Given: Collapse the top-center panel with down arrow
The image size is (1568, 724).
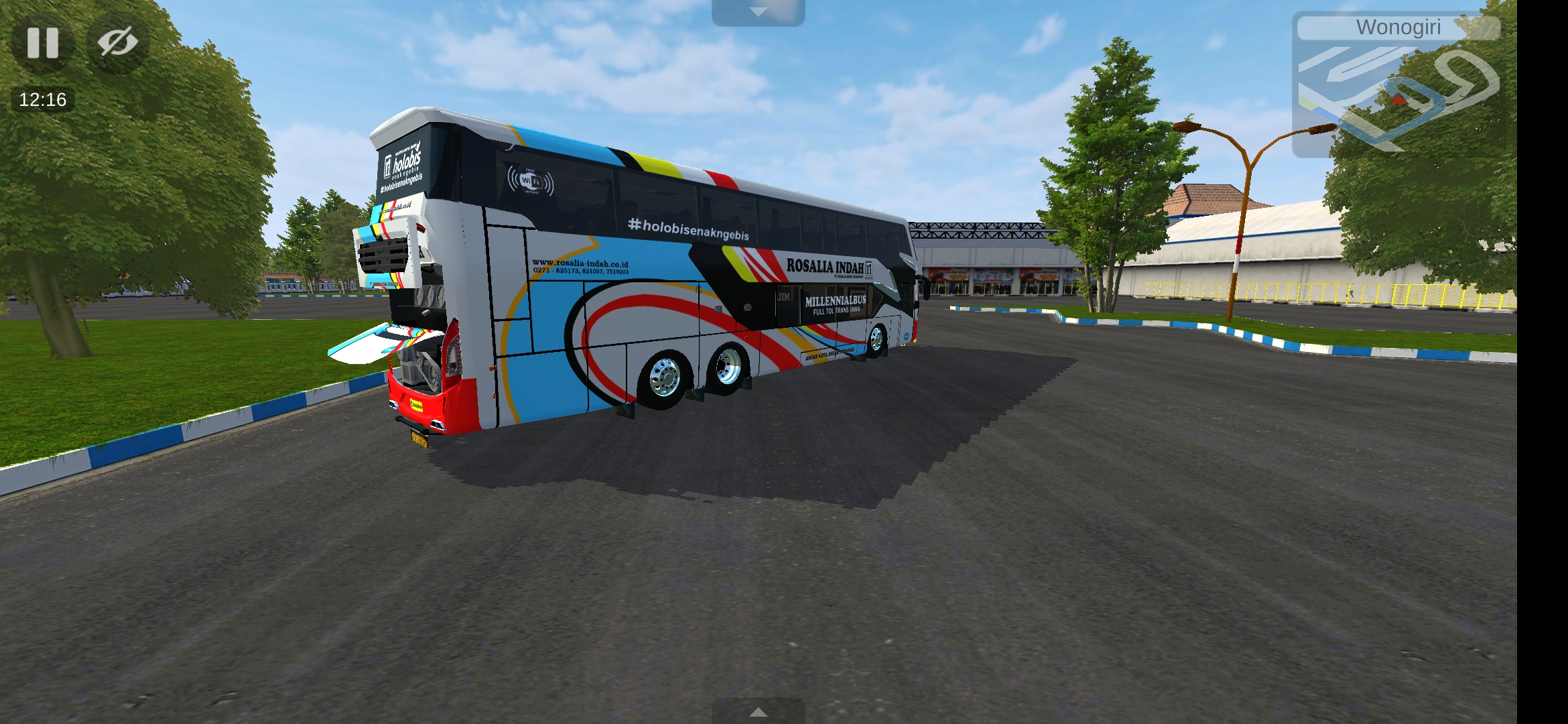Looking at the screenshot, I should click(758, 11).
